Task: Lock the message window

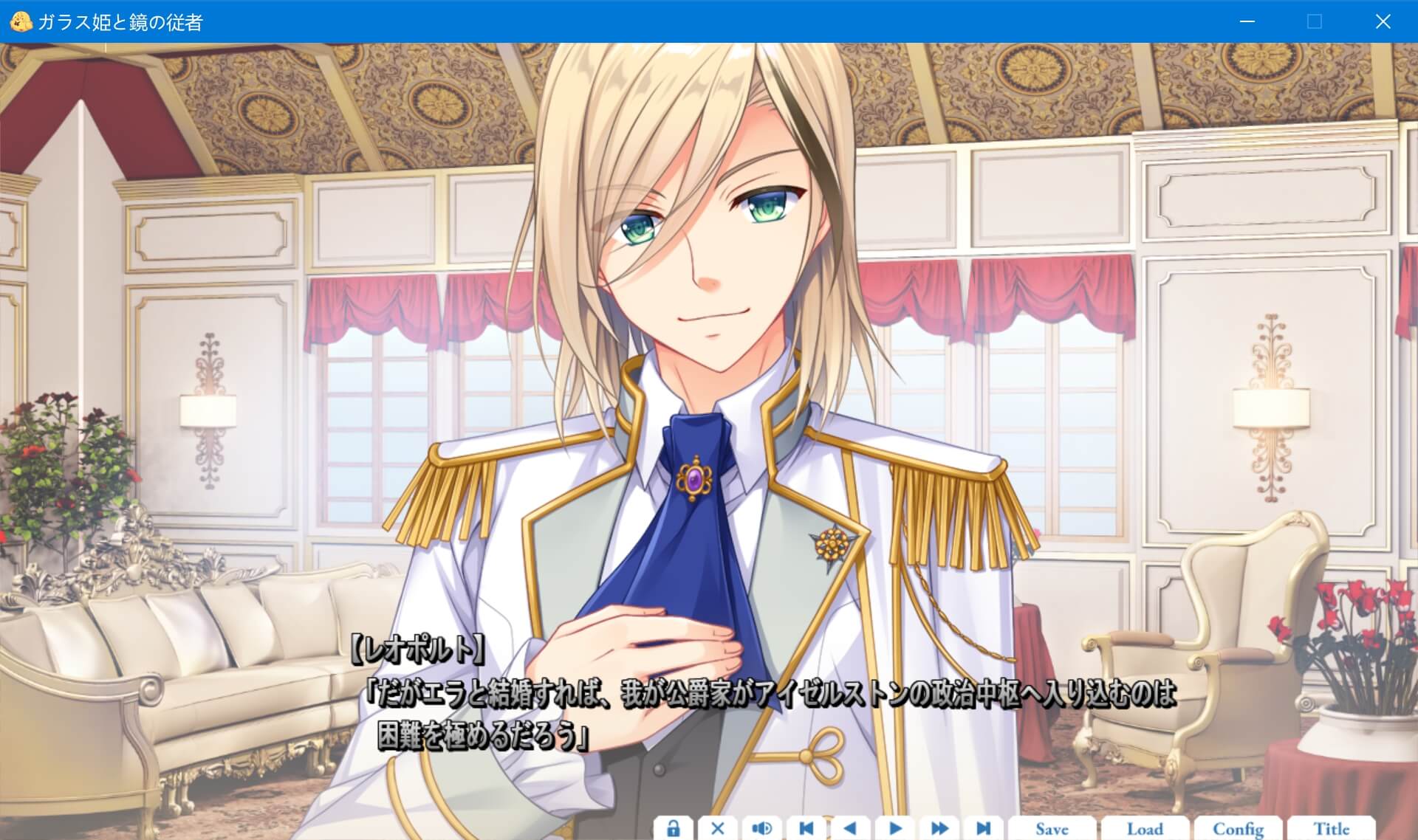Action: [673, 828]
